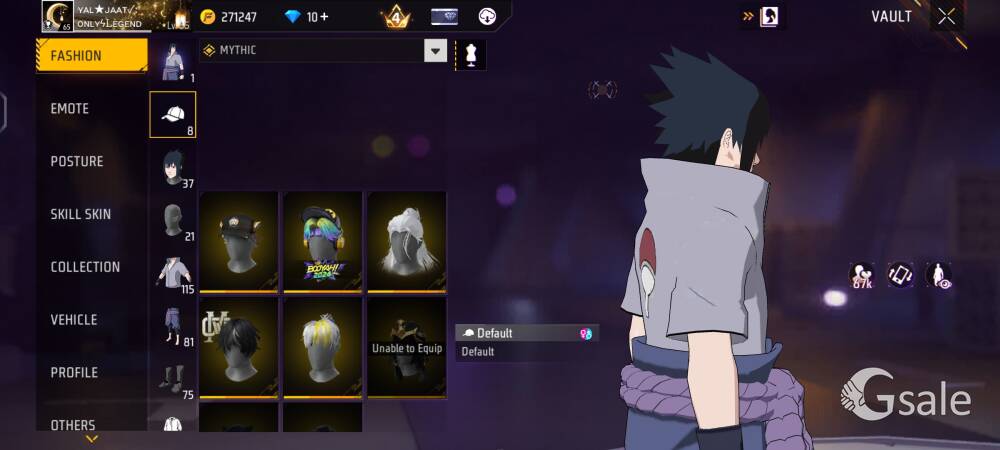The height and width of the screenshot is (450, 1000).
Task: Open the Mythic rarity filter dropdown
Action: pos(435,51)
